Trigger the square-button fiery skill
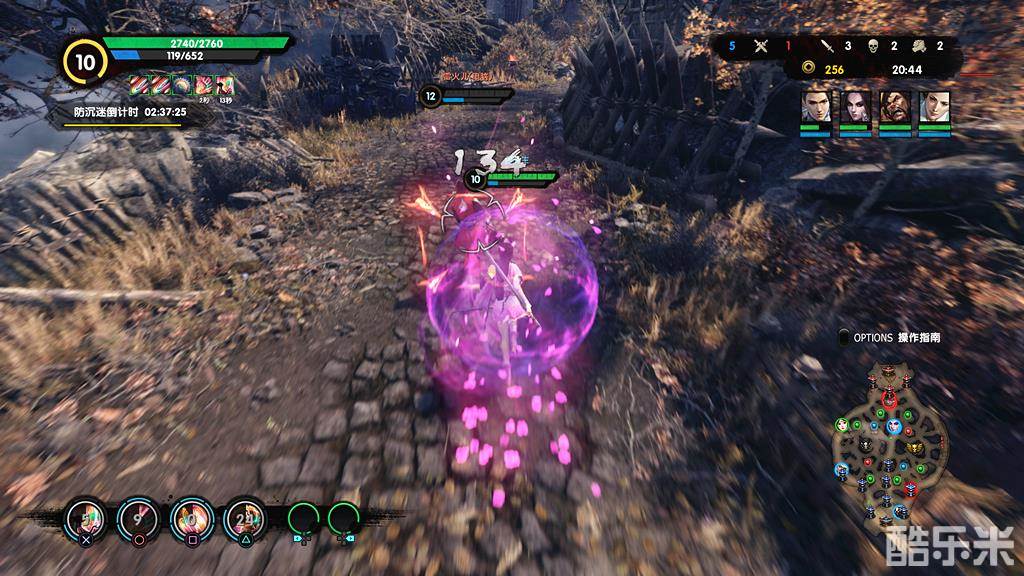1024x576 pixels. (x=190, y=518)
